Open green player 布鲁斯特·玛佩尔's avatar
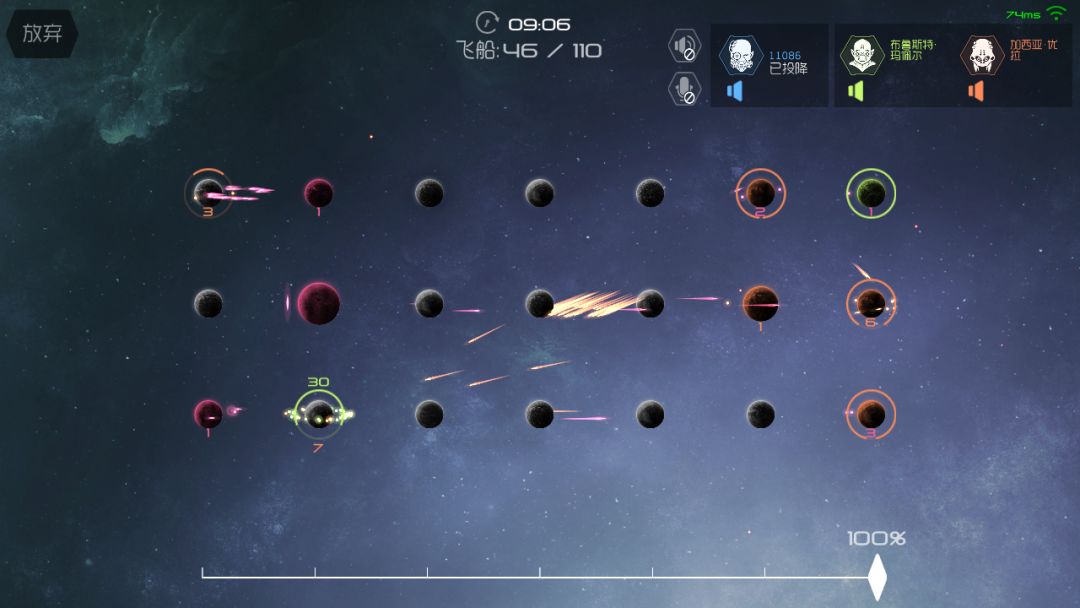Screen dimensions: 1080x608 pos(861,55)
